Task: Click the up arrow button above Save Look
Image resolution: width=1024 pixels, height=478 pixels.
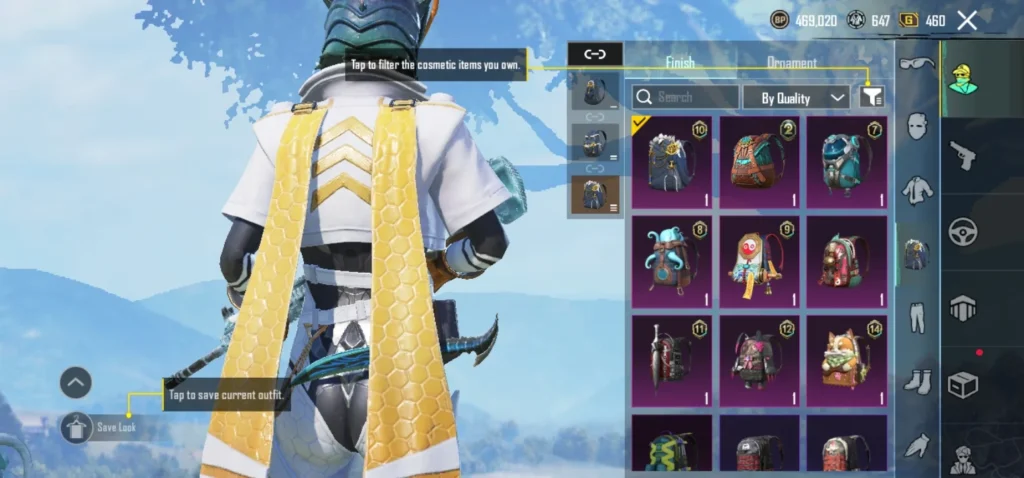Action: point(76,382)
